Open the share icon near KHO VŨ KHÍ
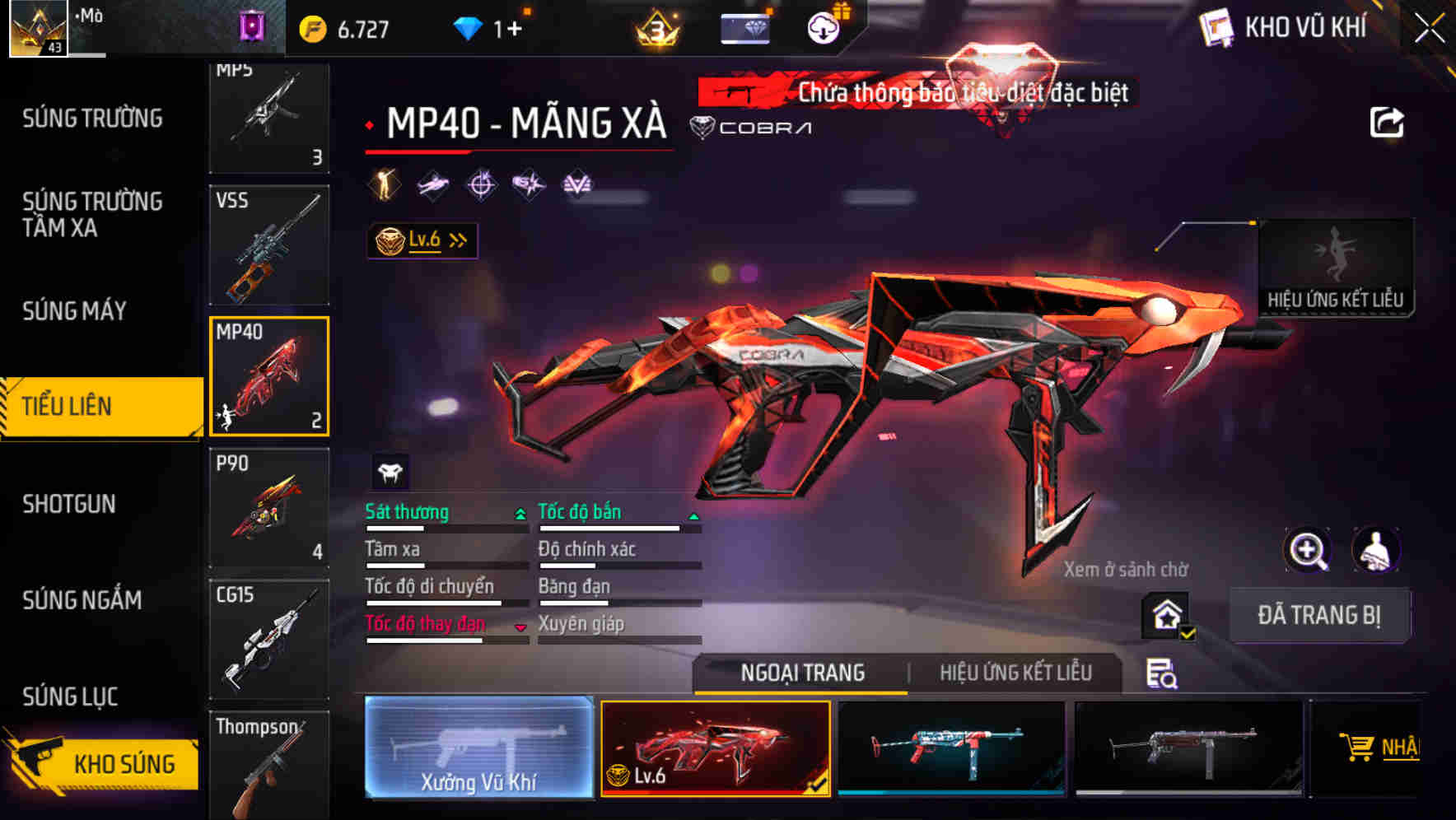The image size is (1456, 820). [x=1387, y=120]
